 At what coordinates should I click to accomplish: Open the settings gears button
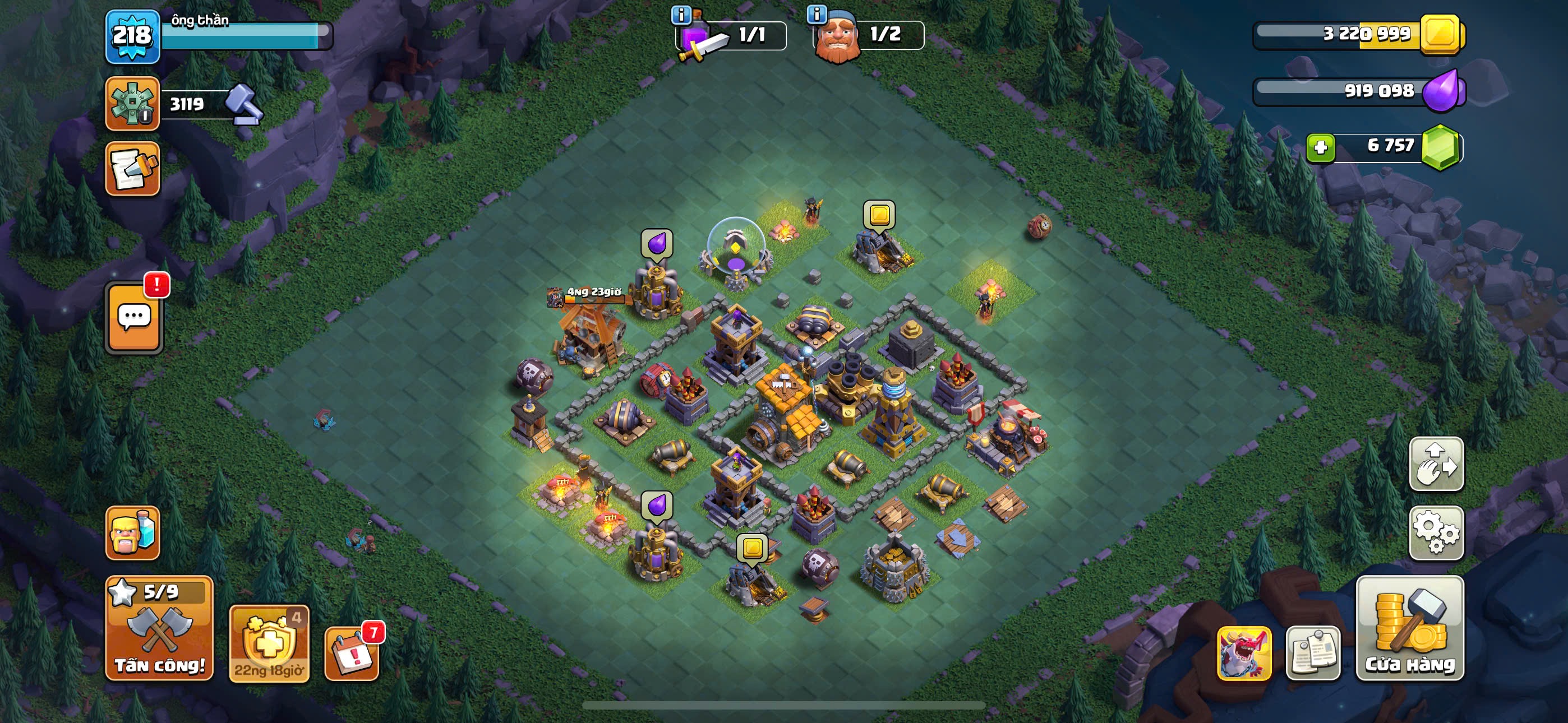pos(1436,532)
